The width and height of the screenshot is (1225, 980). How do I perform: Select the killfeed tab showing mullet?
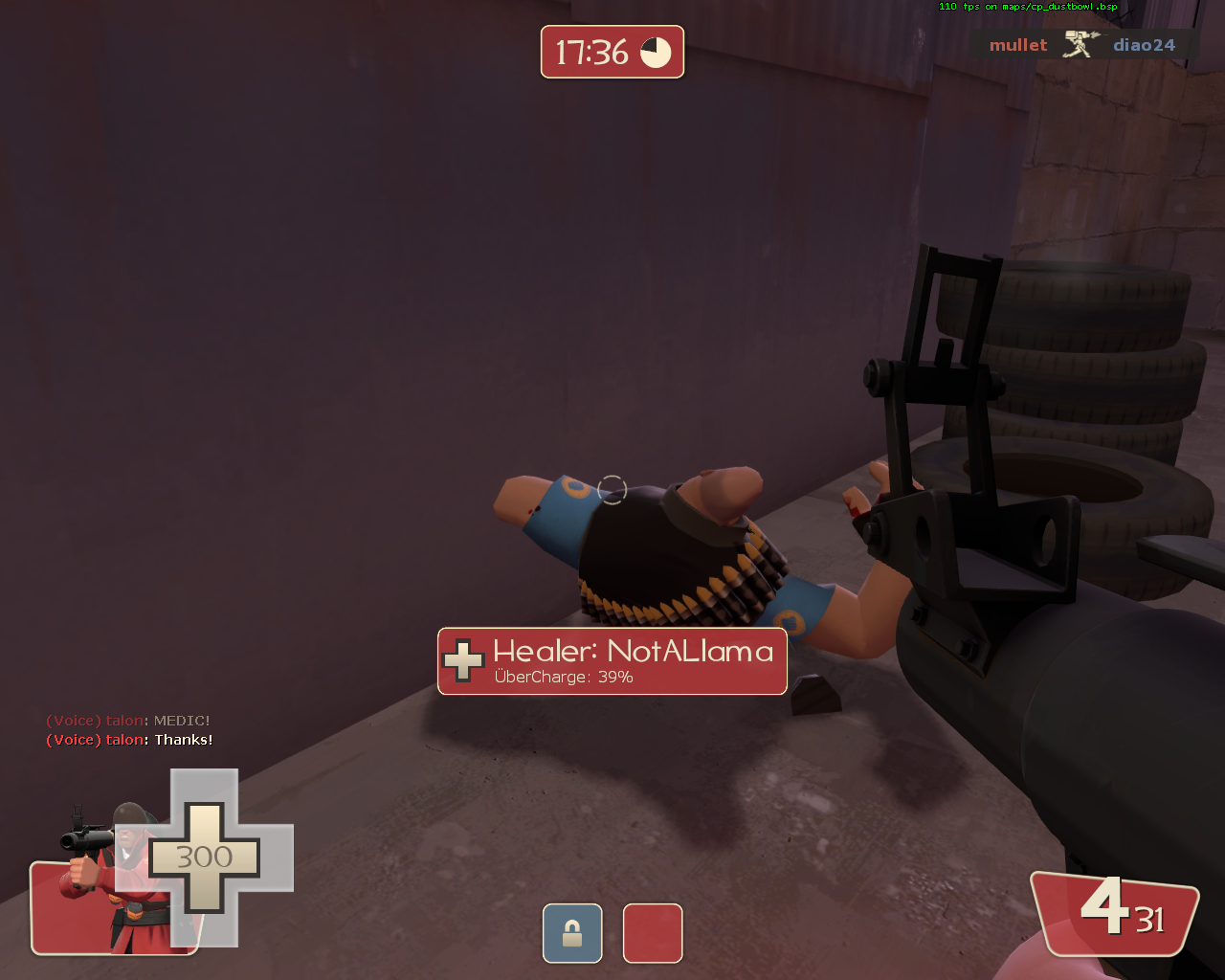1017,44
